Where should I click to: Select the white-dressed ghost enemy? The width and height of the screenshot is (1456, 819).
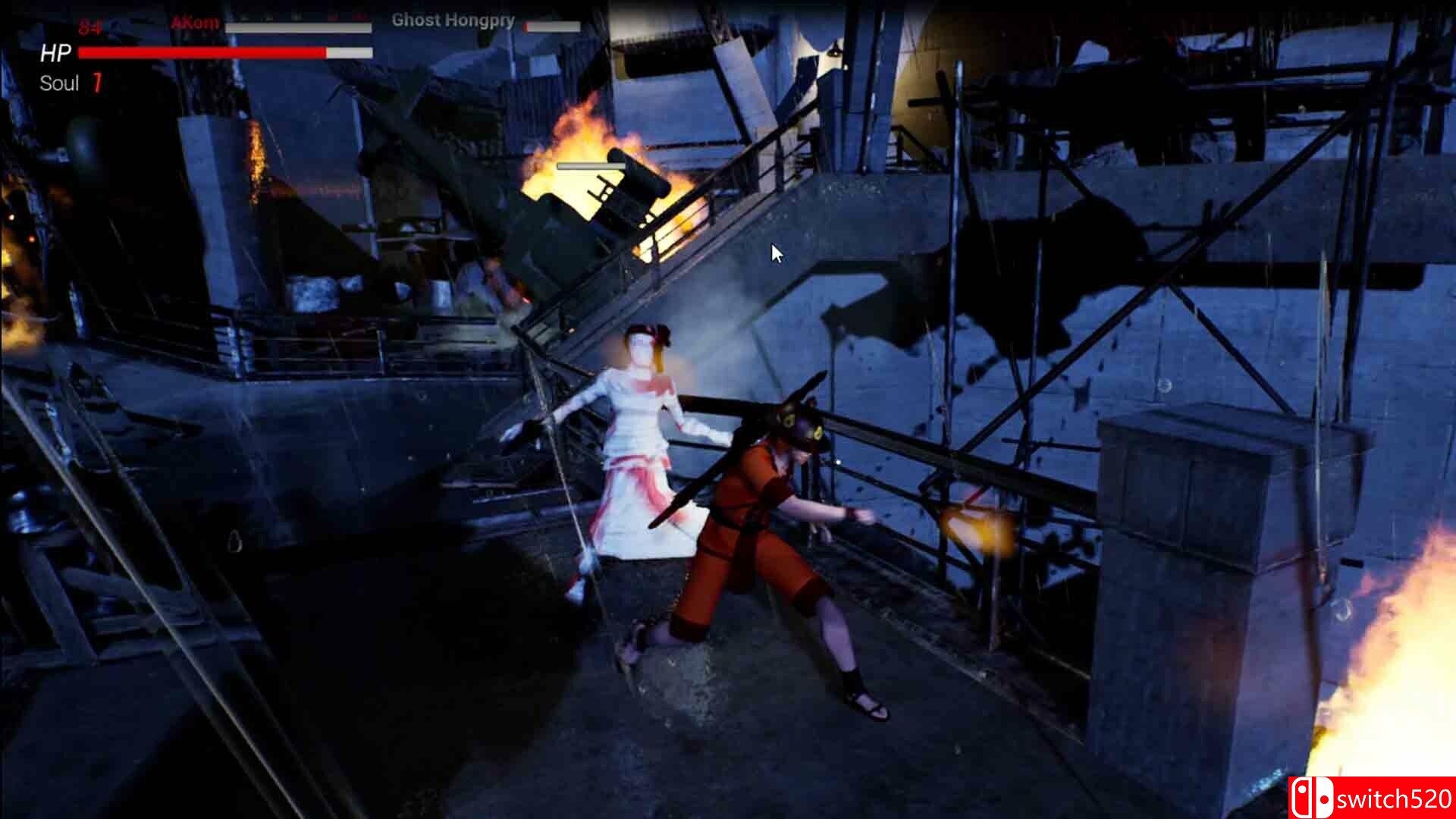click(637, 440)
